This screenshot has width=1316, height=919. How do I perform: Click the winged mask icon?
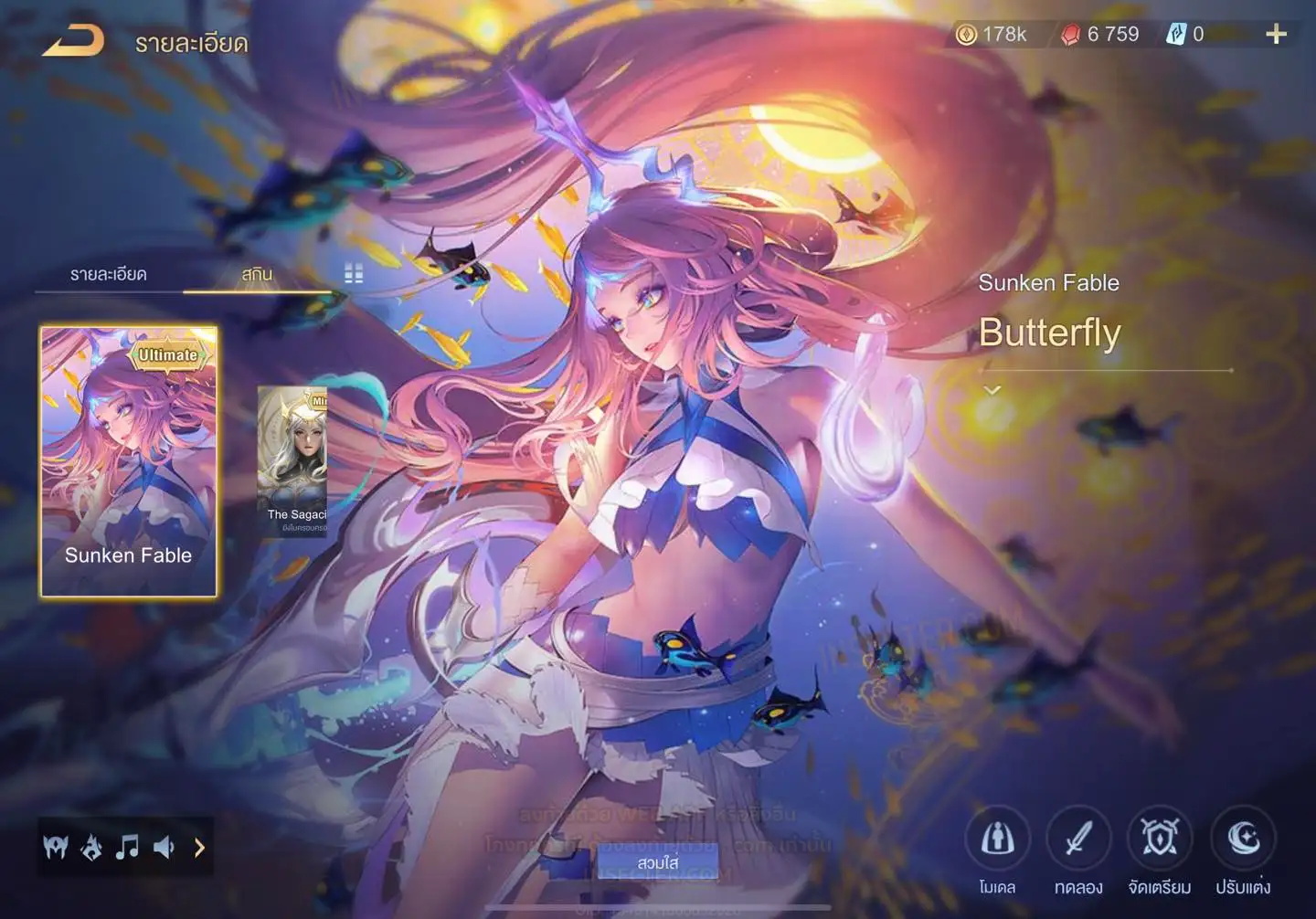56,848
